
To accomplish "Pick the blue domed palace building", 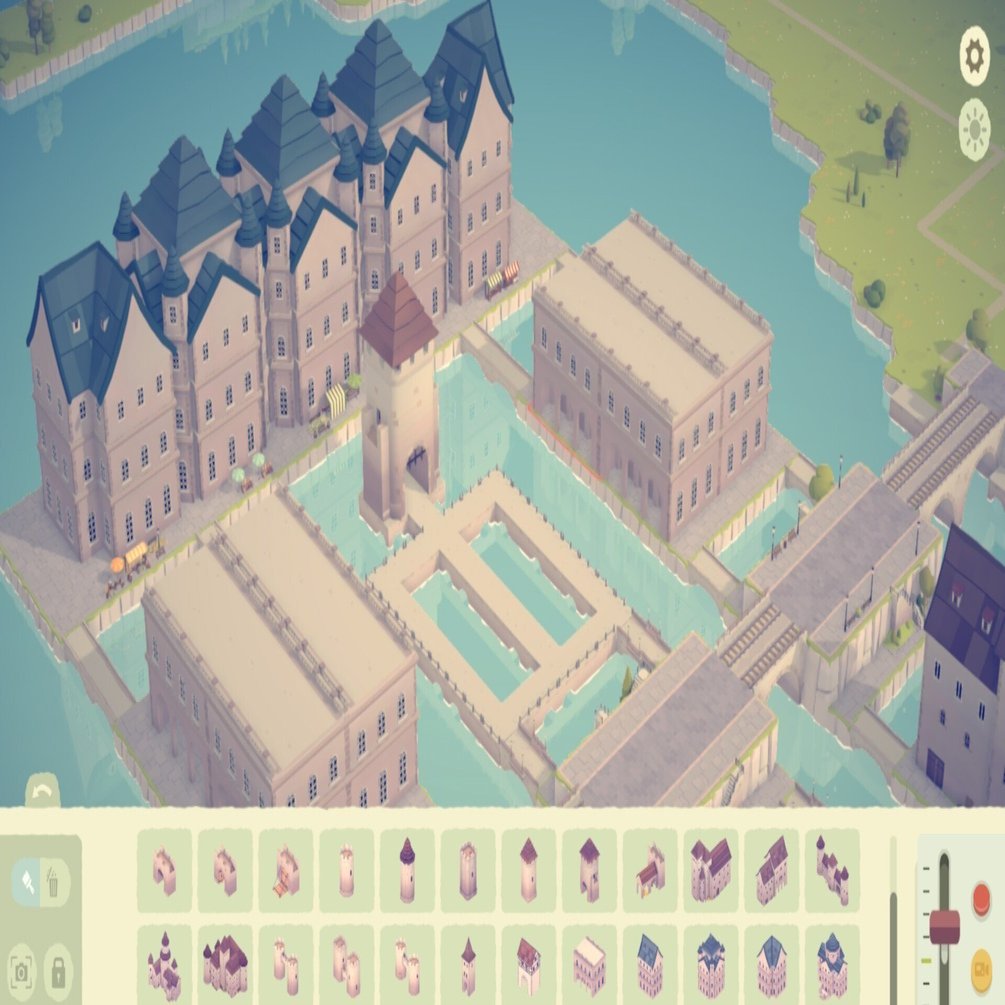I will coord(832,965).
